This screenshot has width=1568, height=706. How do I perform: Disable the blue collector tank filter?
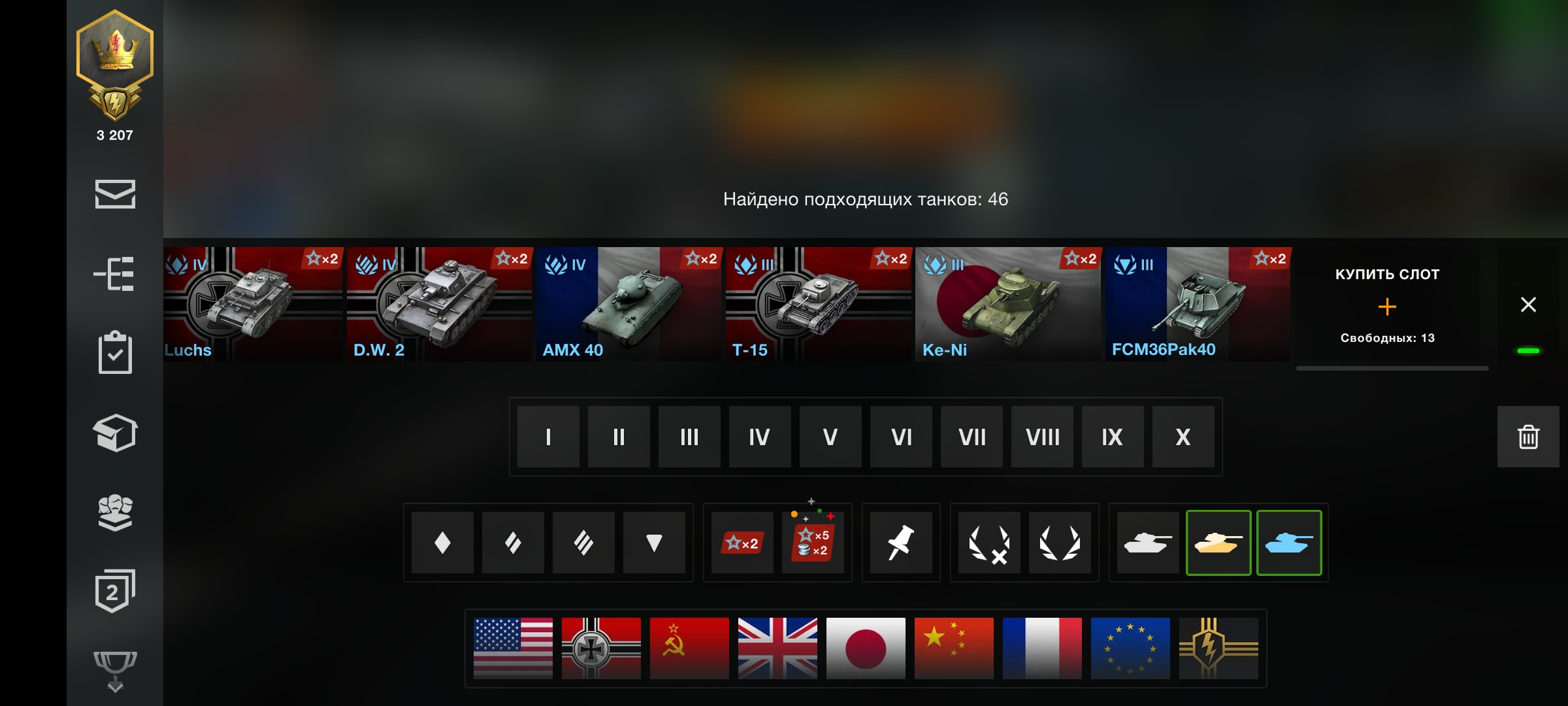(x=1289, y=543)
